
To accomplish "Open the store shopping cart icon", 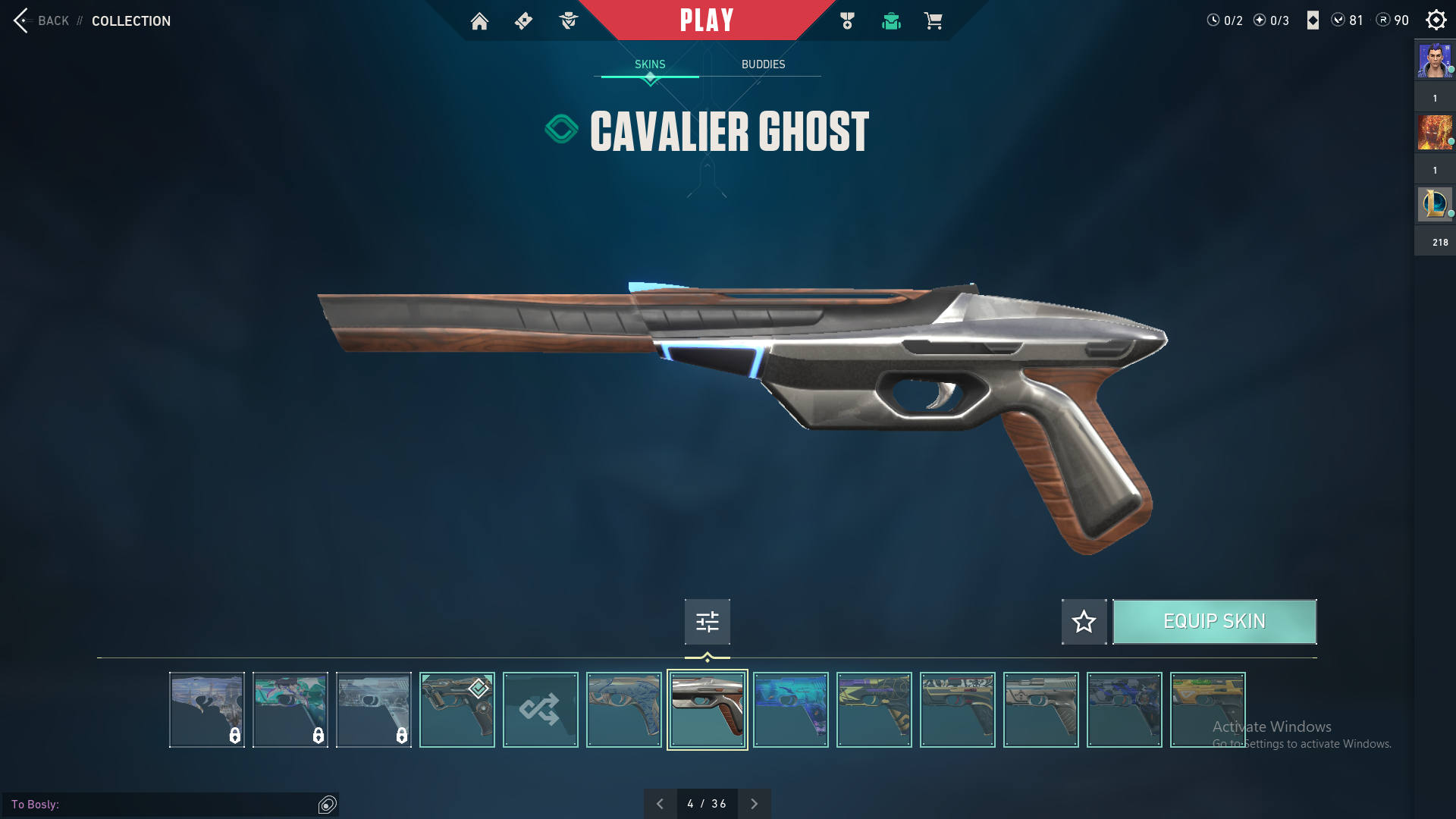I will (933, 21).
